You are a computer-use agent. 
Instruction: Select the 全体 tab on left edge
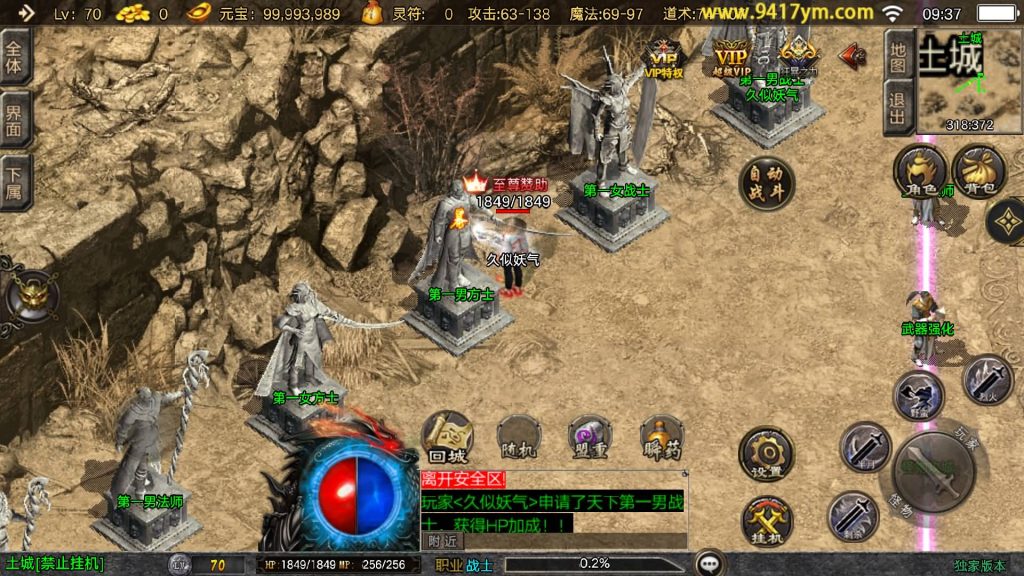(15, 58)
